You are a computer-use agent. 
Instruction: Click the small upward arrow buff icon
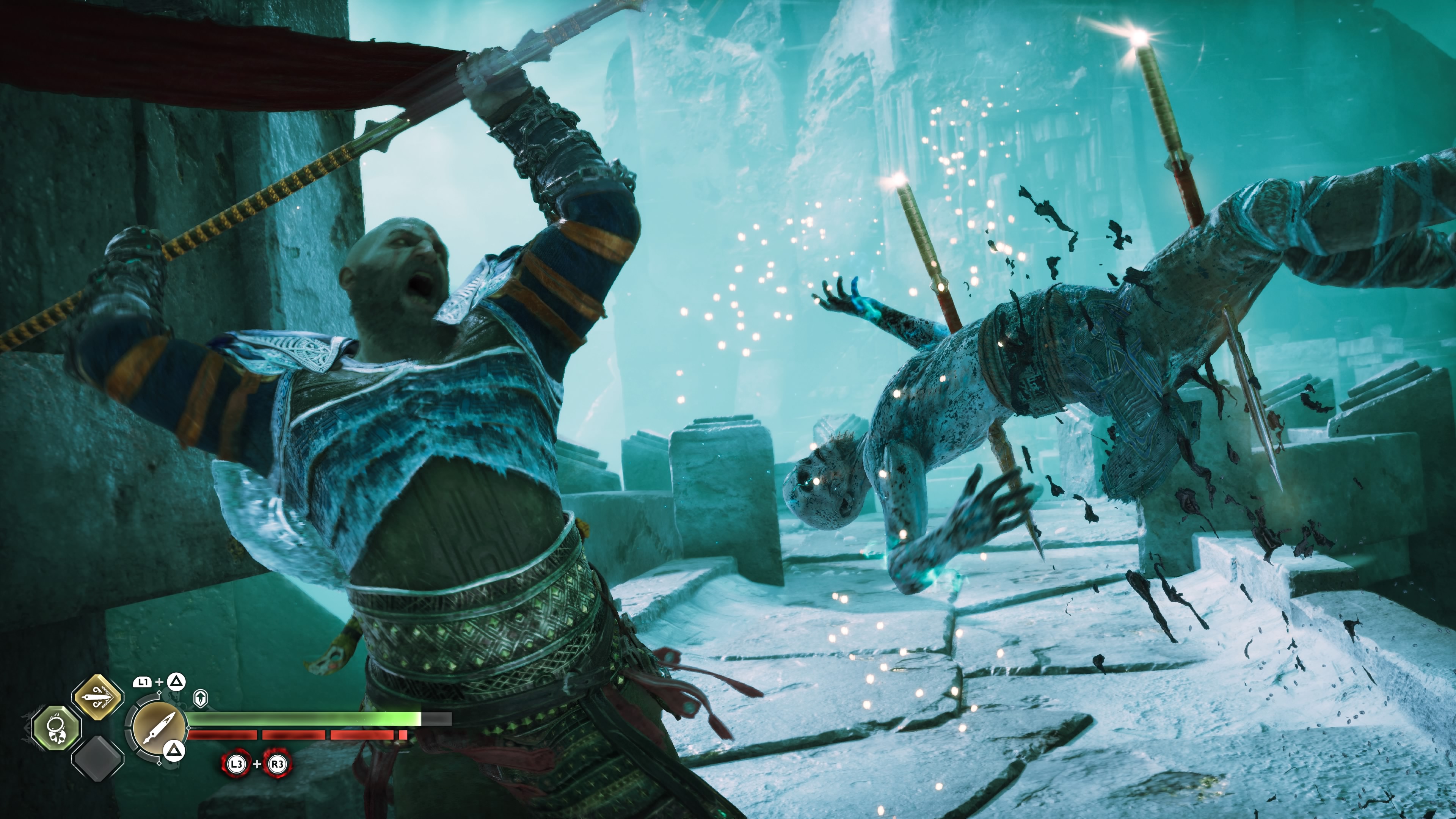coord(200,698)
